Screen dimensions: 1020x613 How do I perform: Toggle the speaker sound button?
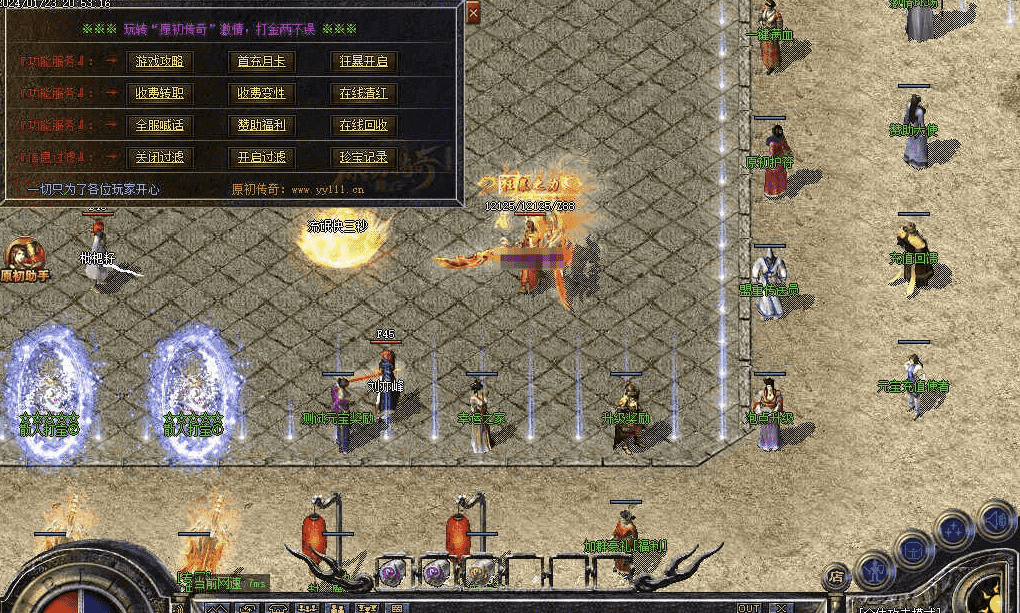[x=994, y=520]
